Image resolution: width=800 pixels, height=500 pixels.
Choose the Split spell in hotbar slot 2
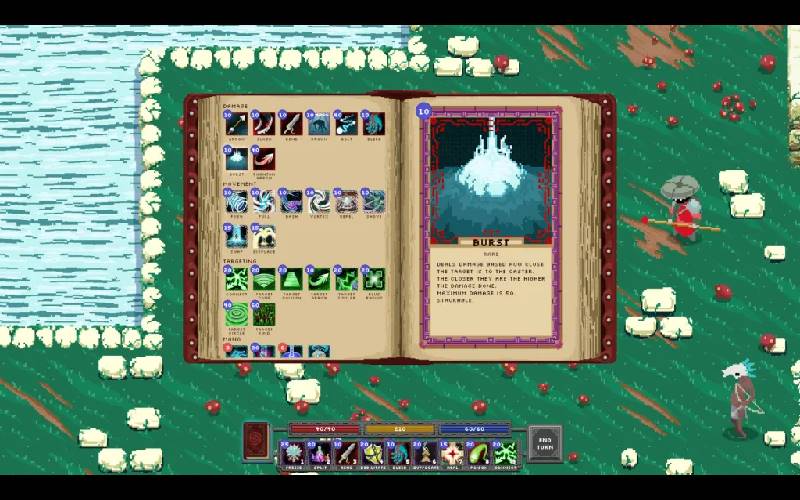320,454
